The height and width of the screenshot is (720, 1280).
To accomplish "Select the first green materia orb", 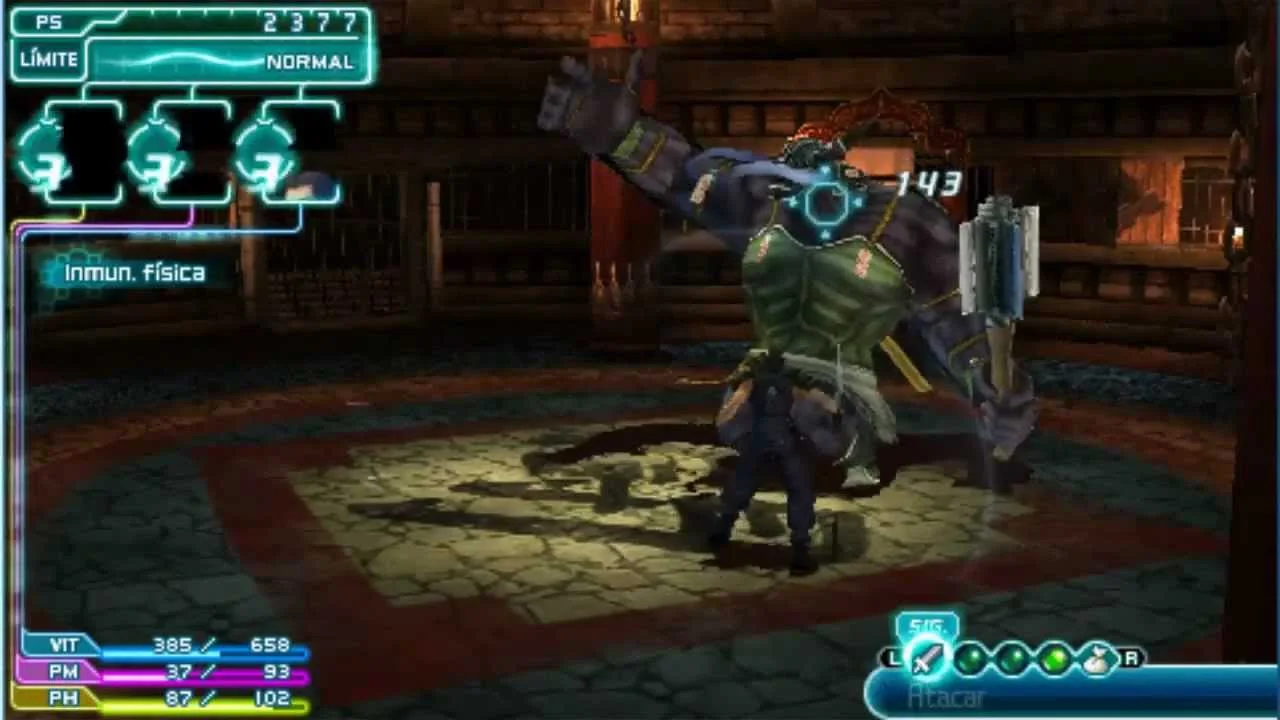I will [973, 659].
